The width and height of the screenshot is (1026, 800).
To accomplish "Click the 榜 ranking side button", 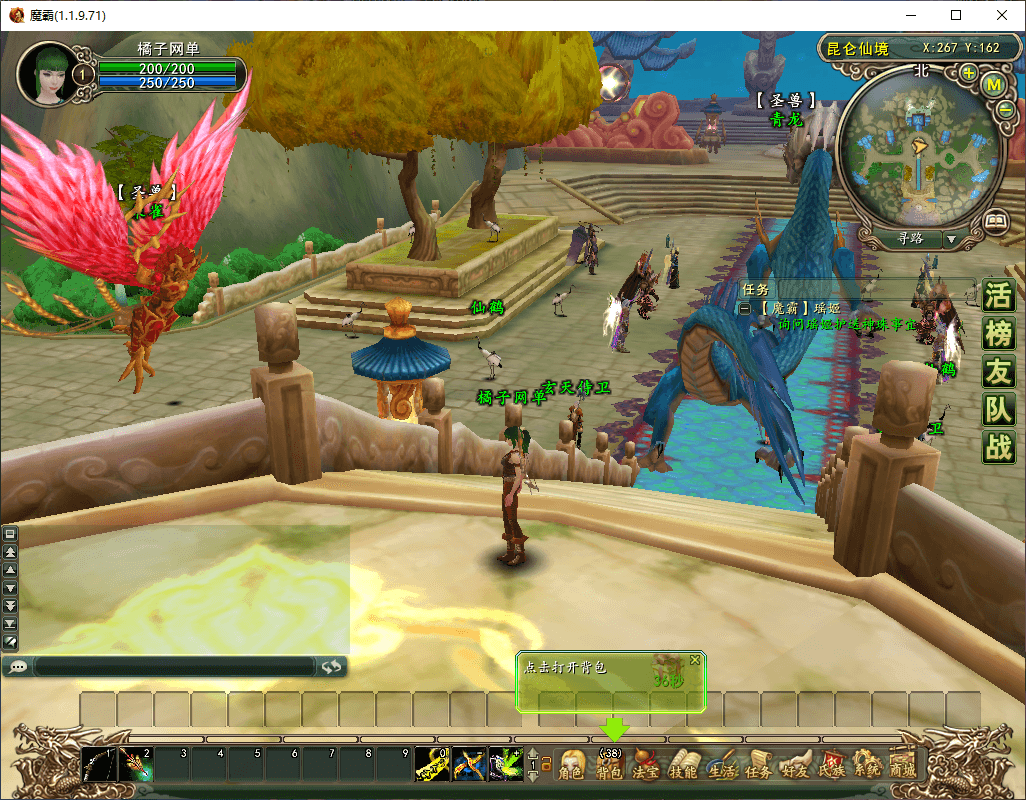I will (998, 333).
